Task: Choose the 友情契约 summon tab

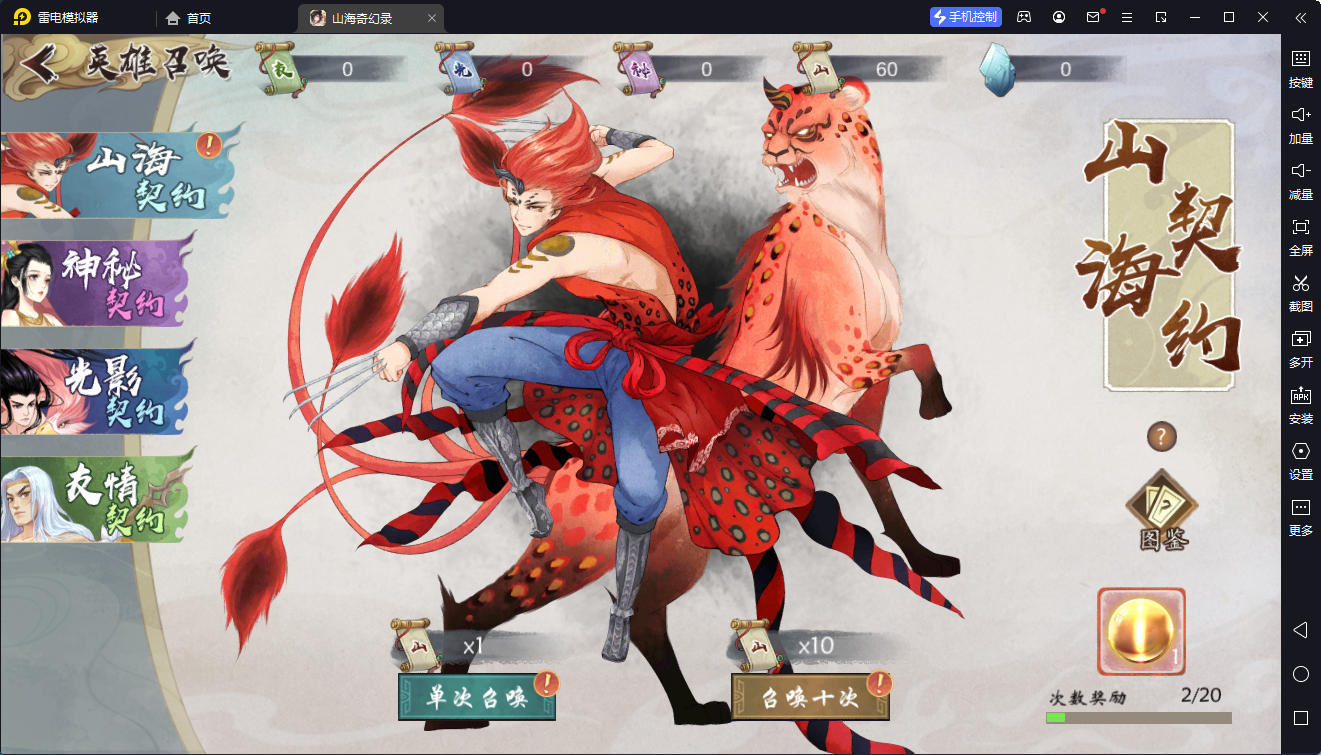Action: pyautogui.click(x=100, y=499)
